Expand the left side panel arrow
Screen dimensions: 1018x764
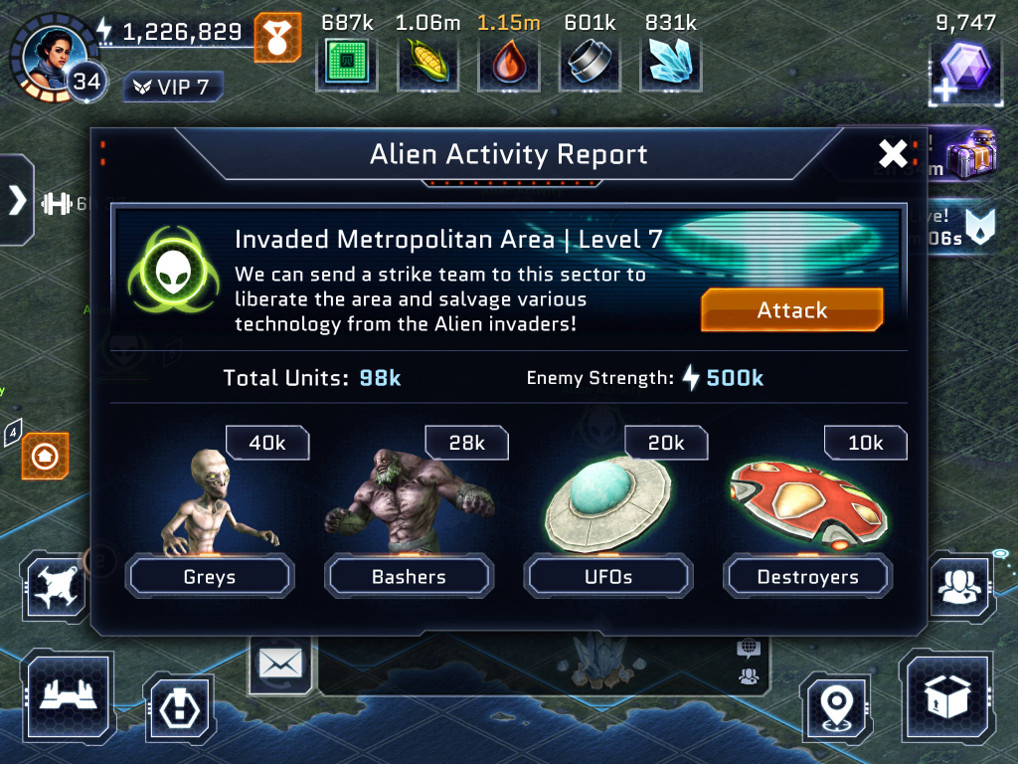pyautogui.click(x=17, y=201)
